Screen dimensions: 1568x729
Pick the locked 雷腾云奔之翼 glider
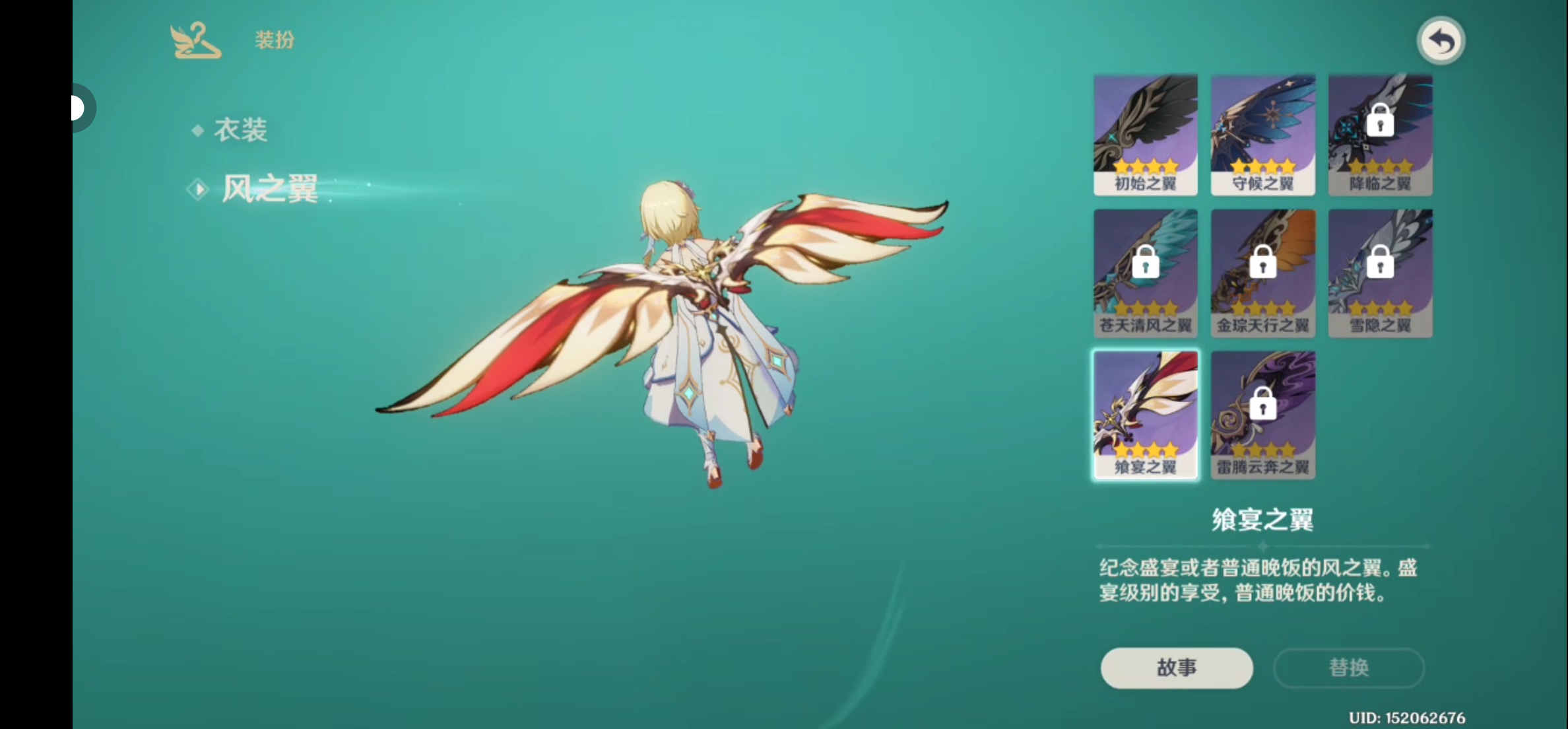pos(1262,415)
